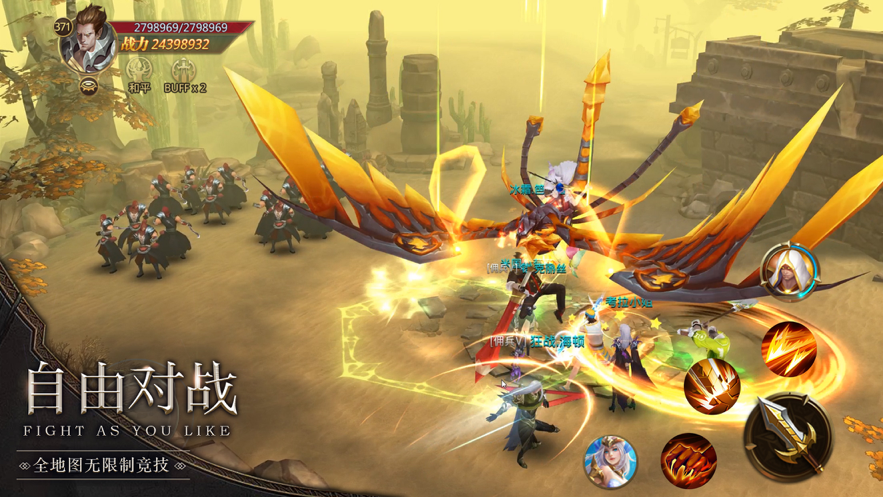883x497 pixels.
Task: View the BUFF x2 status icon
Action: [183, 70]
